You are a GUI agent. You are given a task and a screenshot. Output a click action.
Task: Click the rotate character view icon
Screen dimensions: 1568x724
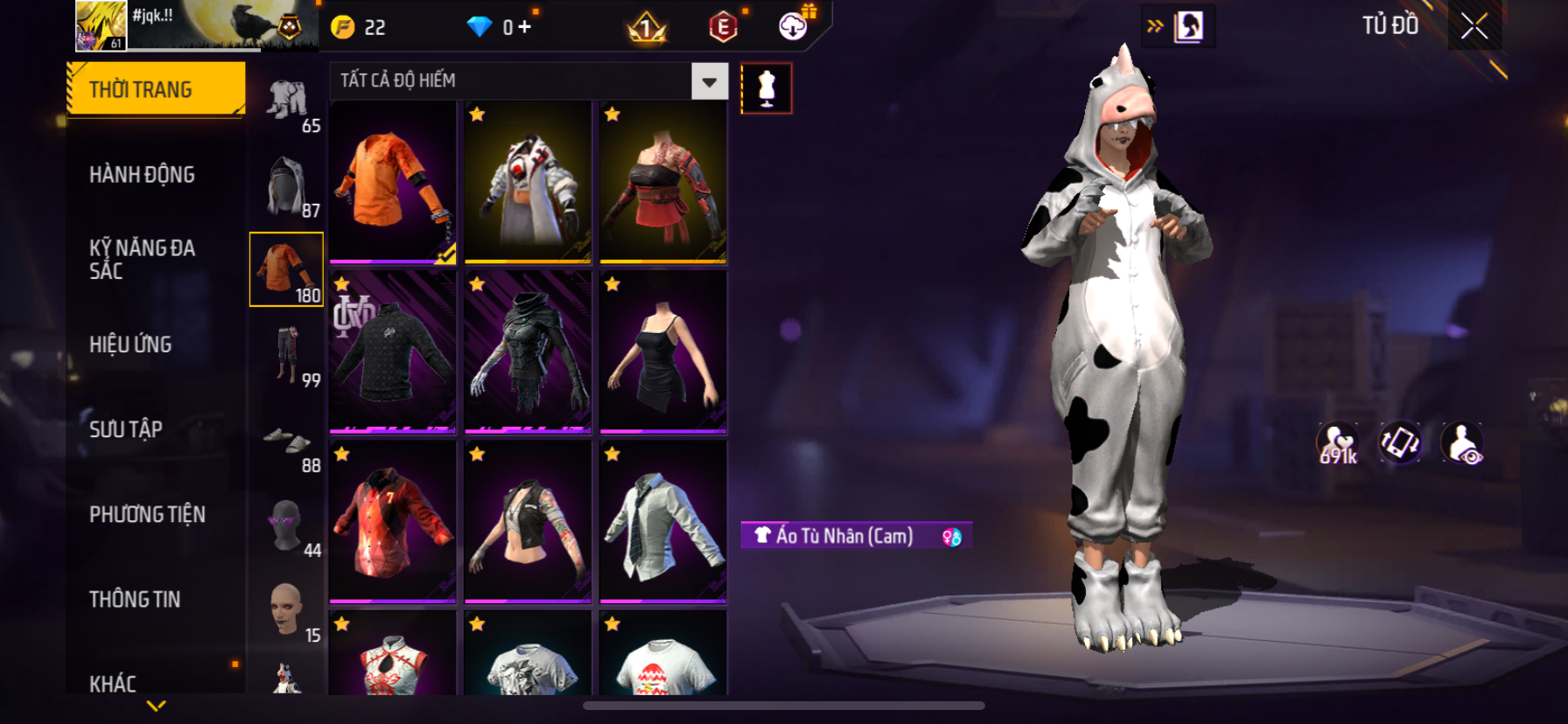[x=1400, y=442]
